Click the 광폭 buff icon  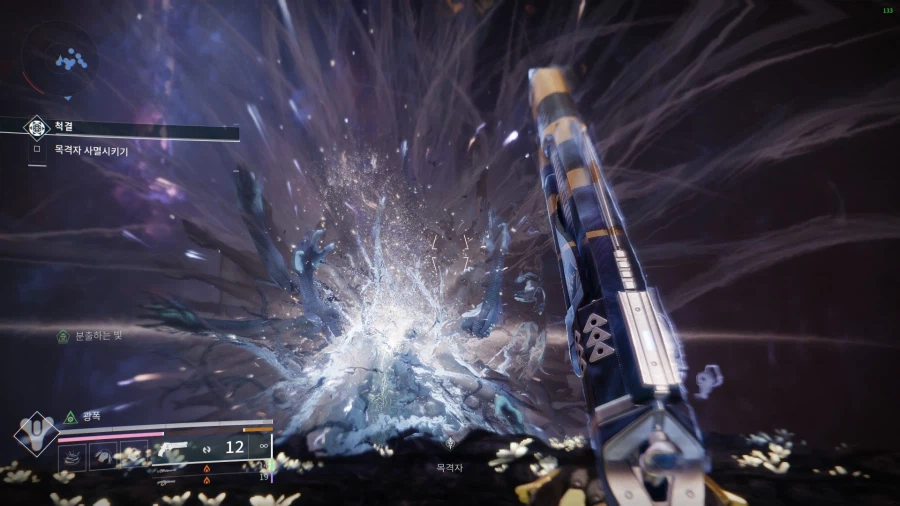[x=70, y=417]
